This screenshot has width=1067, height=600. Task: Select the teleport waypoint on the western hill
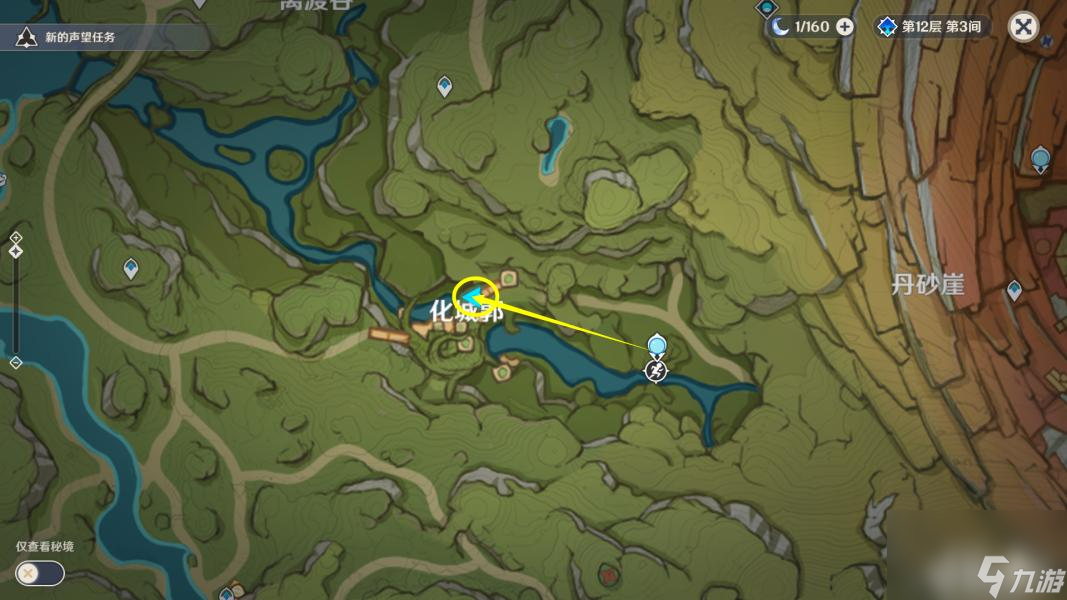click(x=130, y=268)
